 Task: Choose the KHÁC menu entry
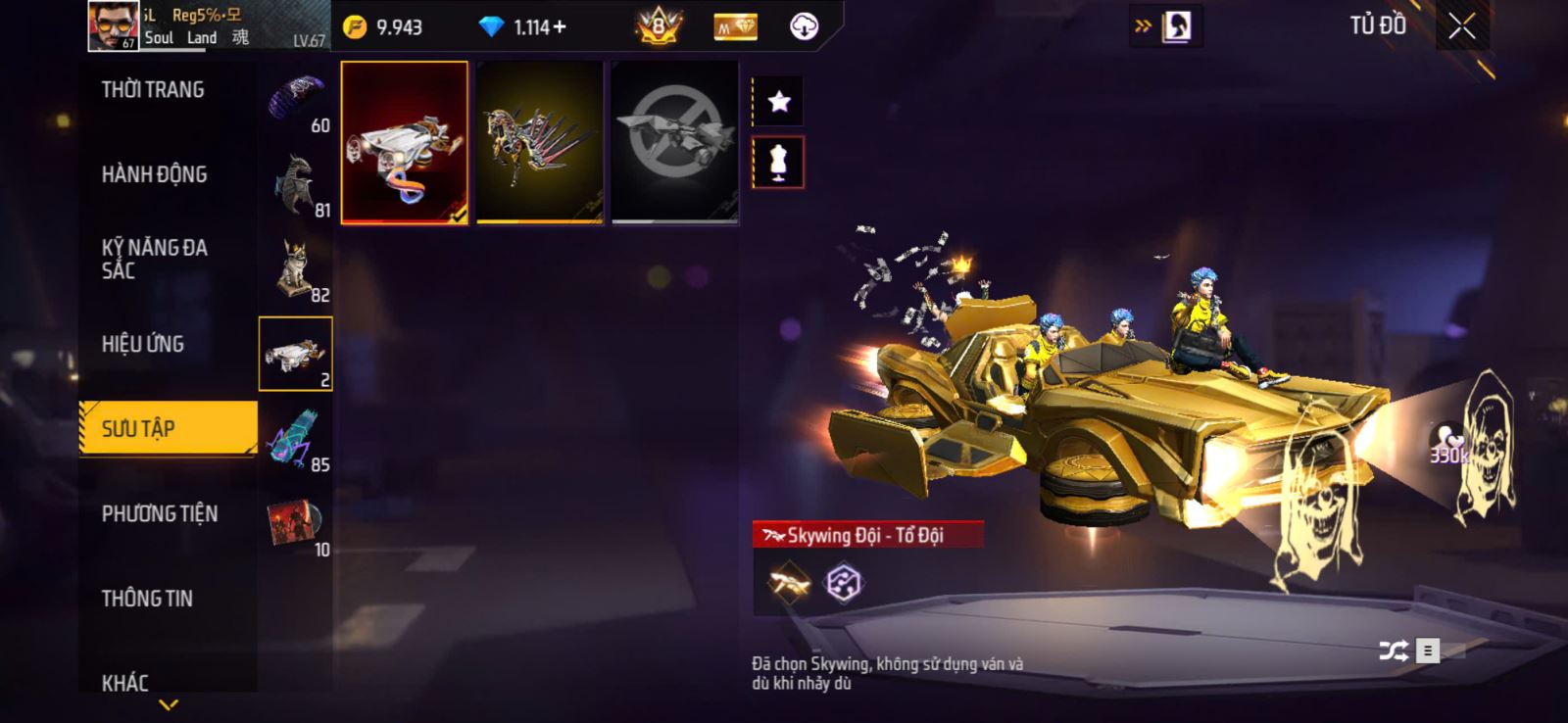pyautogui.click(x=125, y=682)
